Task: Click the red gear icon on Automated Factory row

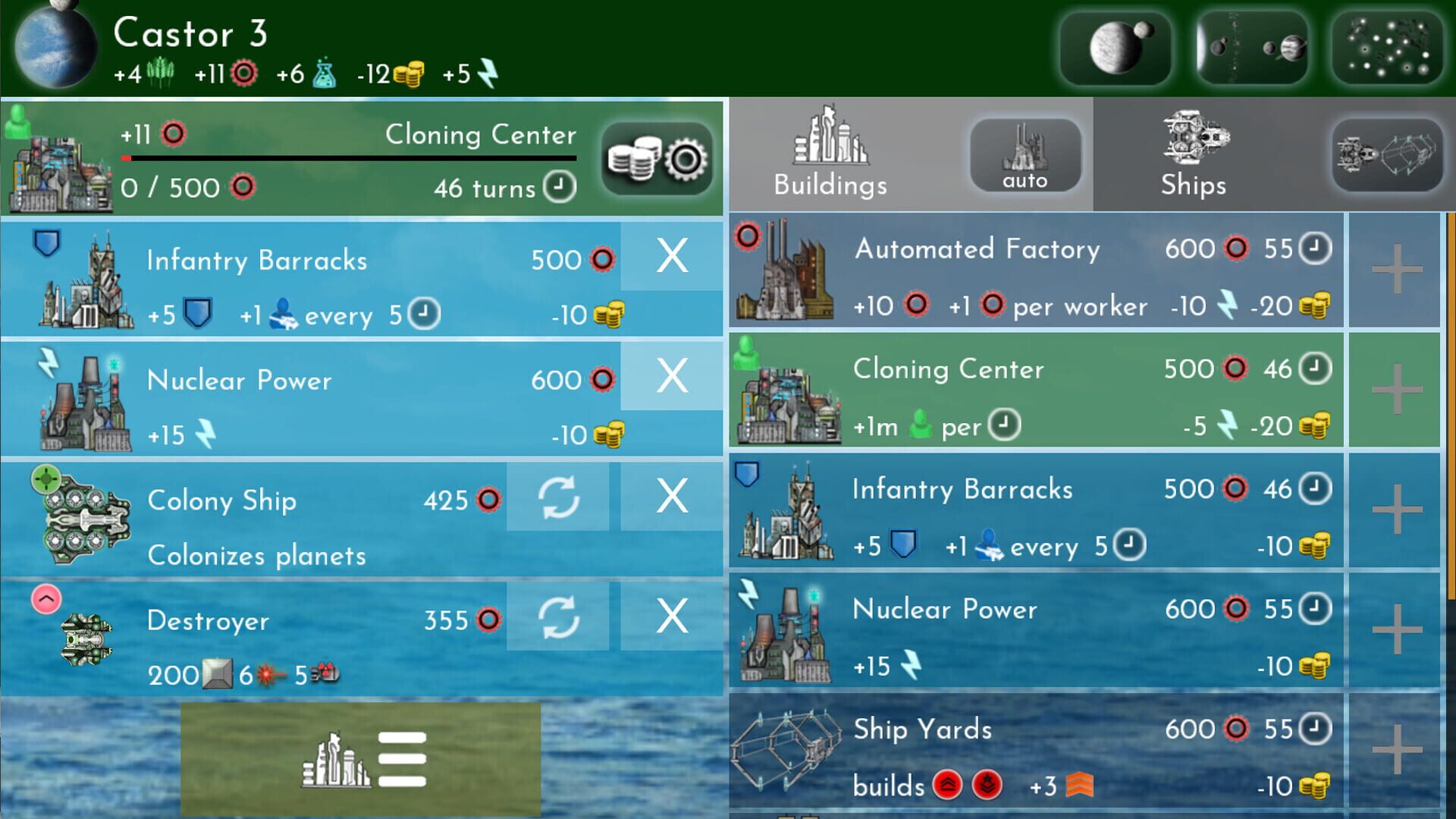Action: tap(747, 235)
